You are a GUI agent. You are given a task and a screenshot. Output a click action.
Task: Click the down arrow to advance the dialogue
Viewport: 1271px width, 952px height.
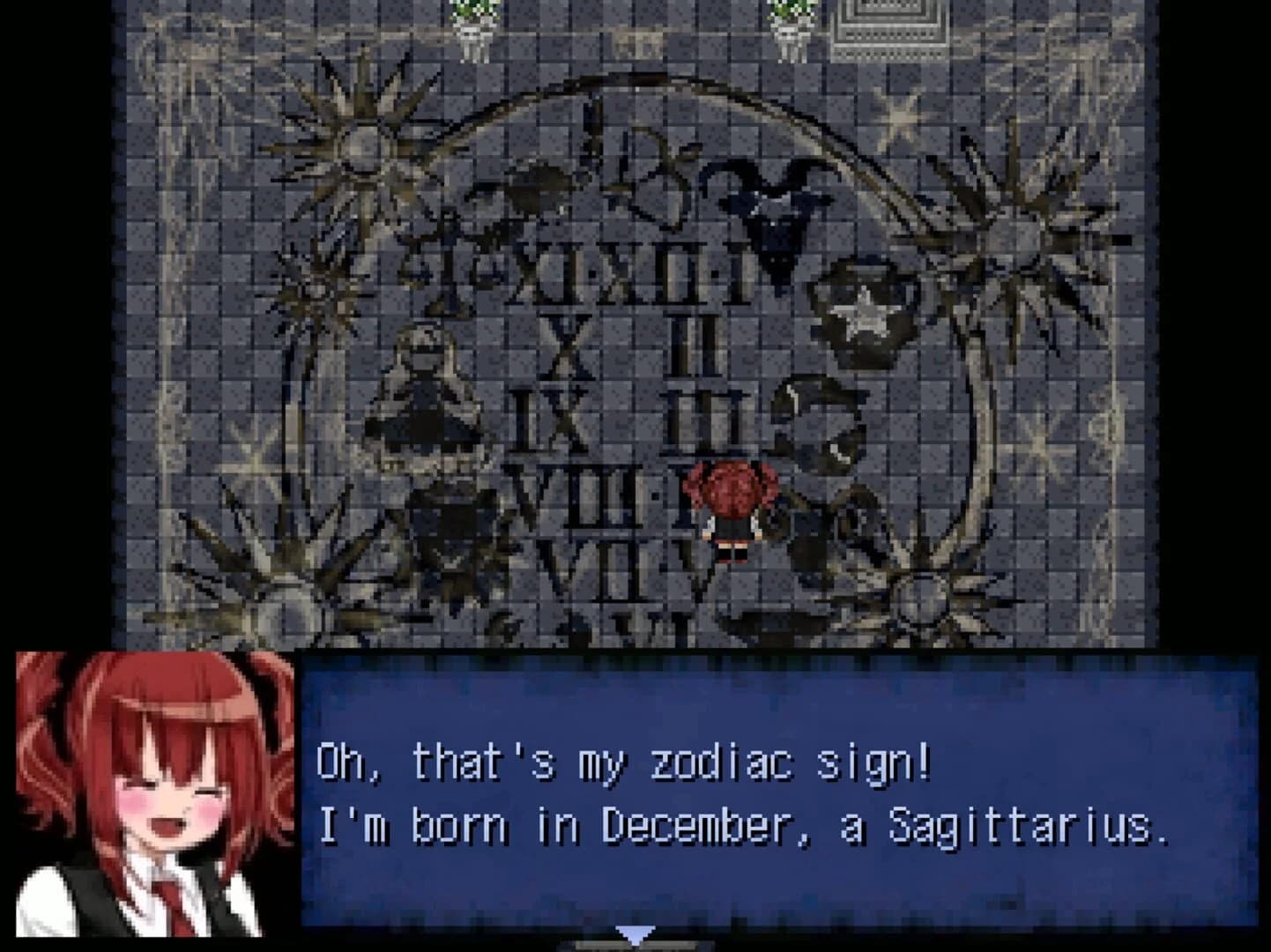tap(637, 937)
